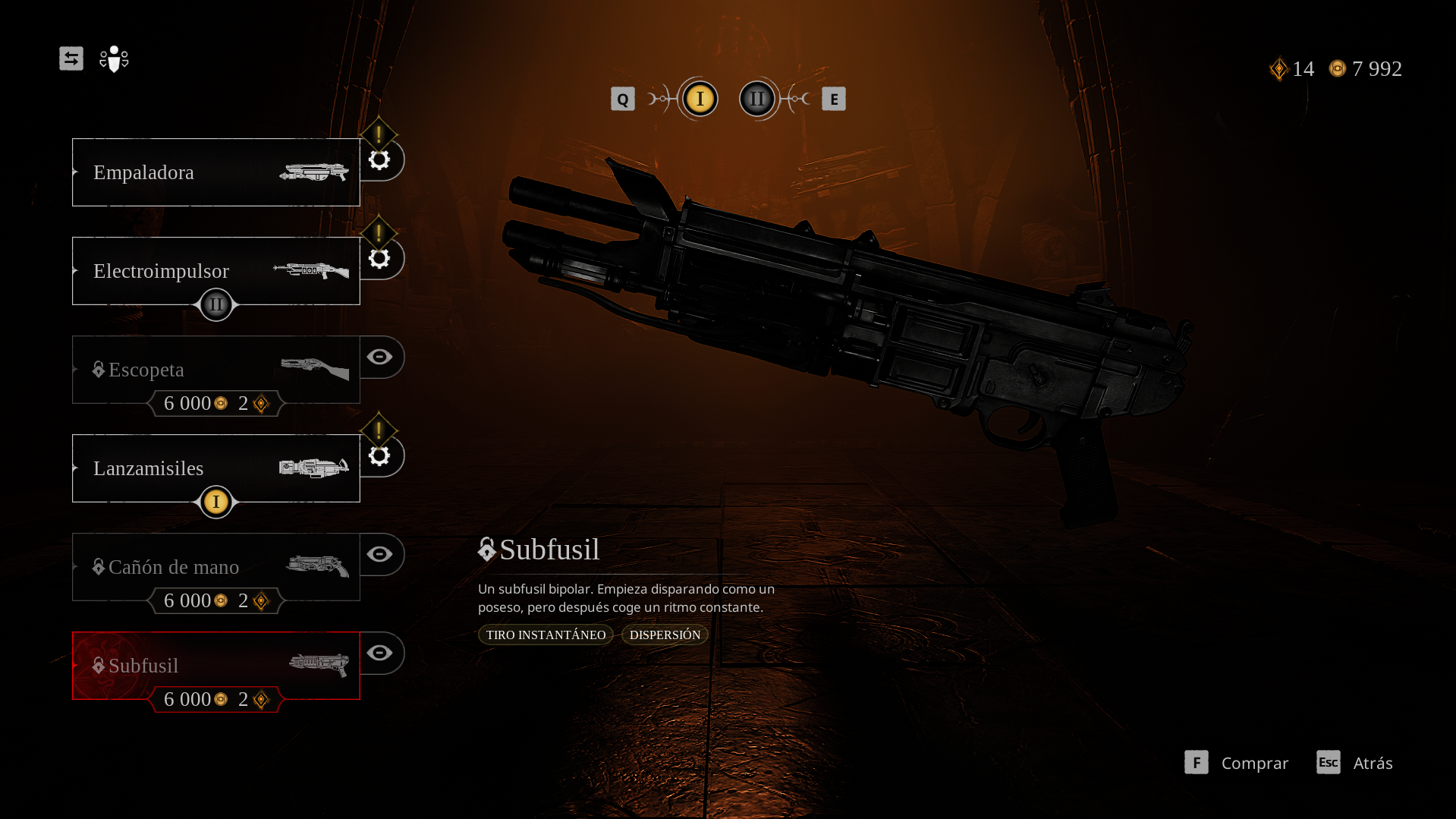This screenshot has width=1456, height=819.
Task: Click the eye icon beside Subfusil
Action: [x=380, y=653]
